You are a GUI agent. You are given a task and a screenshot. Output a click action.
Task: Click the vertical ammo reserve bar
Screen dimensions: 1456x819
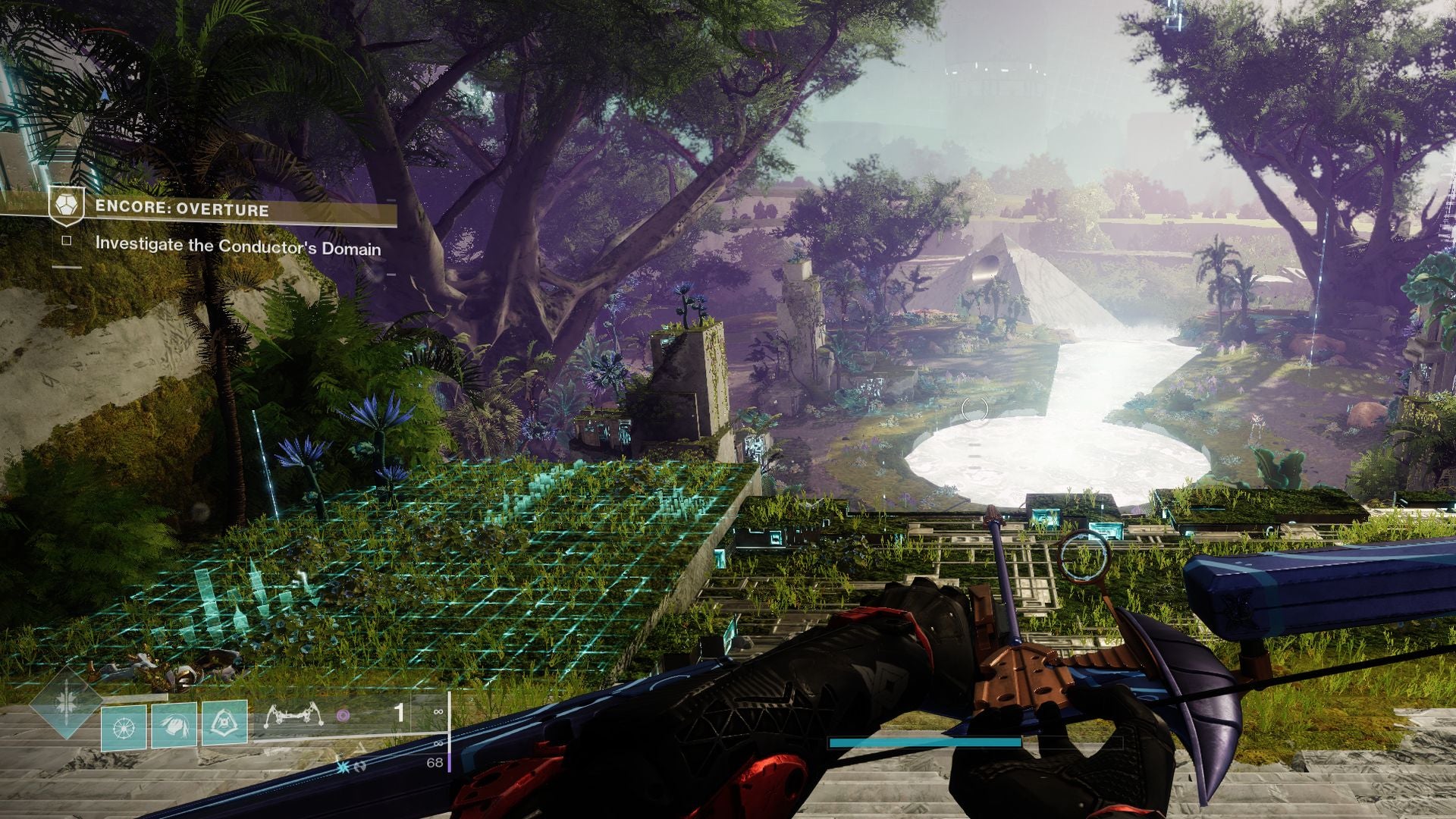pos(450,731)
